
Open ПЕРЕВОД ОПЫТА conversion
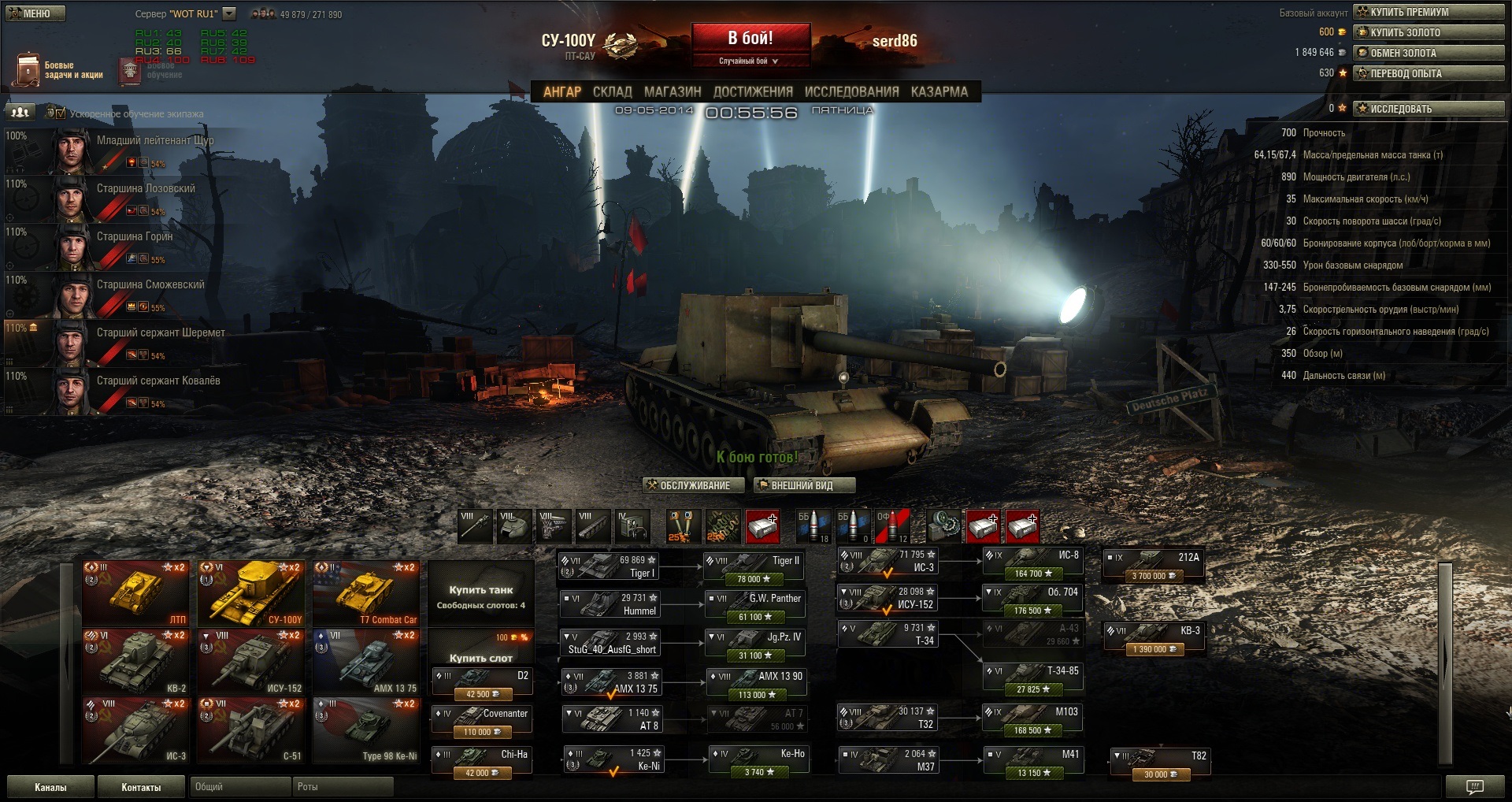(x=1429, y=73)
